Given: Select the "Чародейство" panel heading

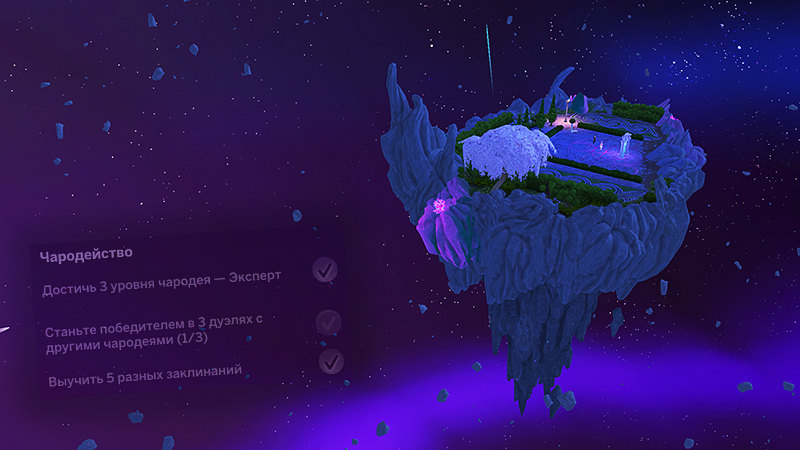Looking at the screenshot, I should coord(86,255).
